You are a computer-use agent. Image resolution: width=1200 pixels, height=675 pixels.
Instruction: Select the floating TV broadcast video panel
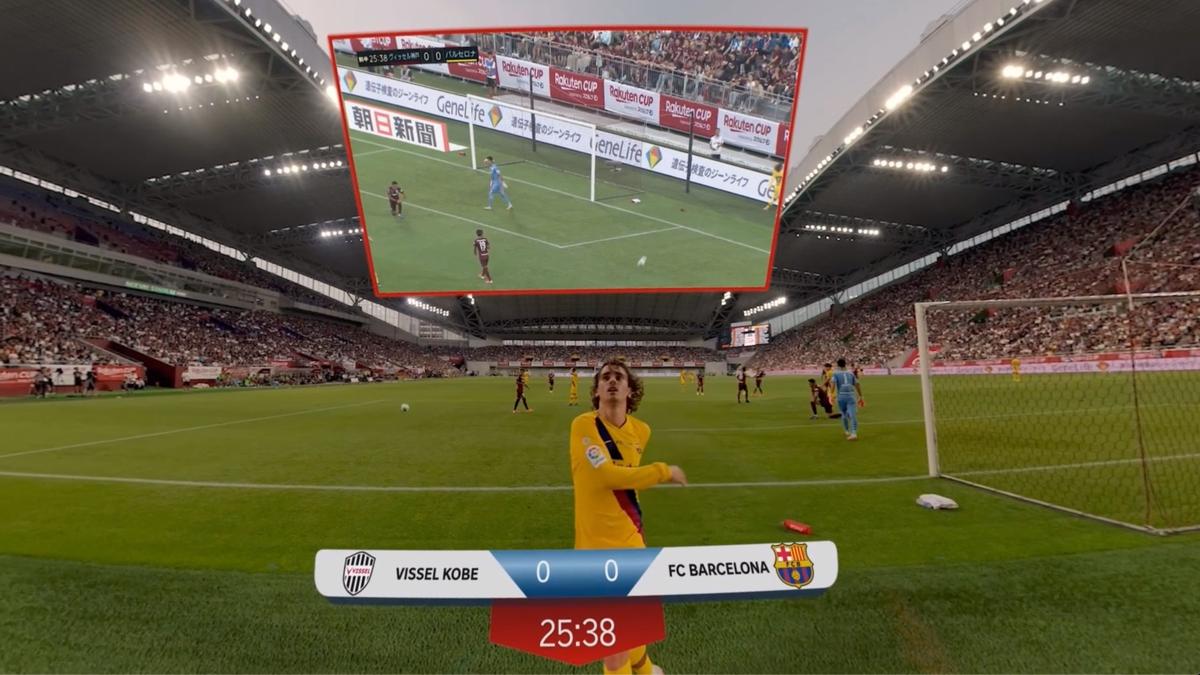click(x=568, y=160)
